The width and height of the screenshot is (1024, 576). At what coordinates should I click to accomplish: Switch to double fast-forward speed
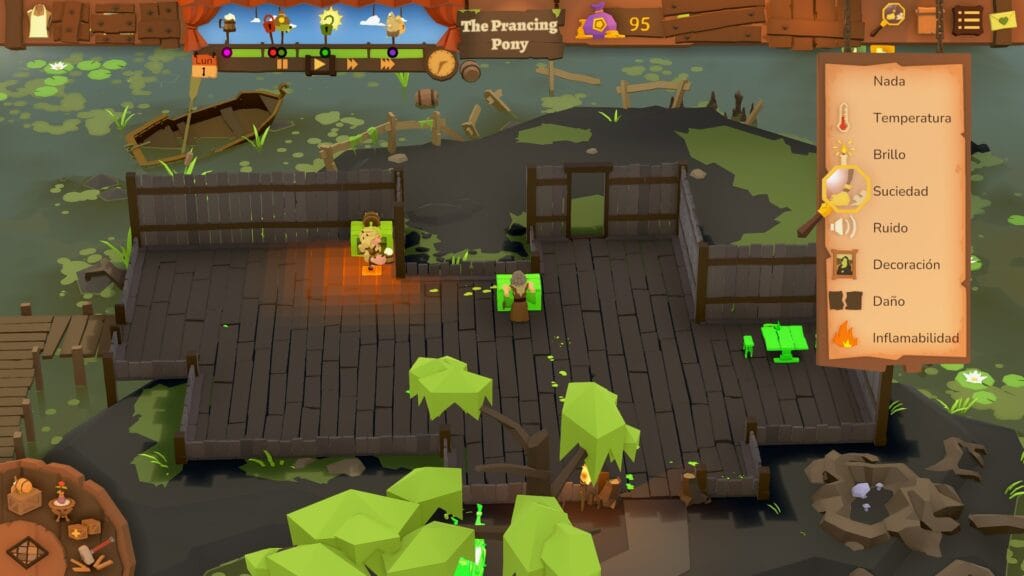(352, 64)
